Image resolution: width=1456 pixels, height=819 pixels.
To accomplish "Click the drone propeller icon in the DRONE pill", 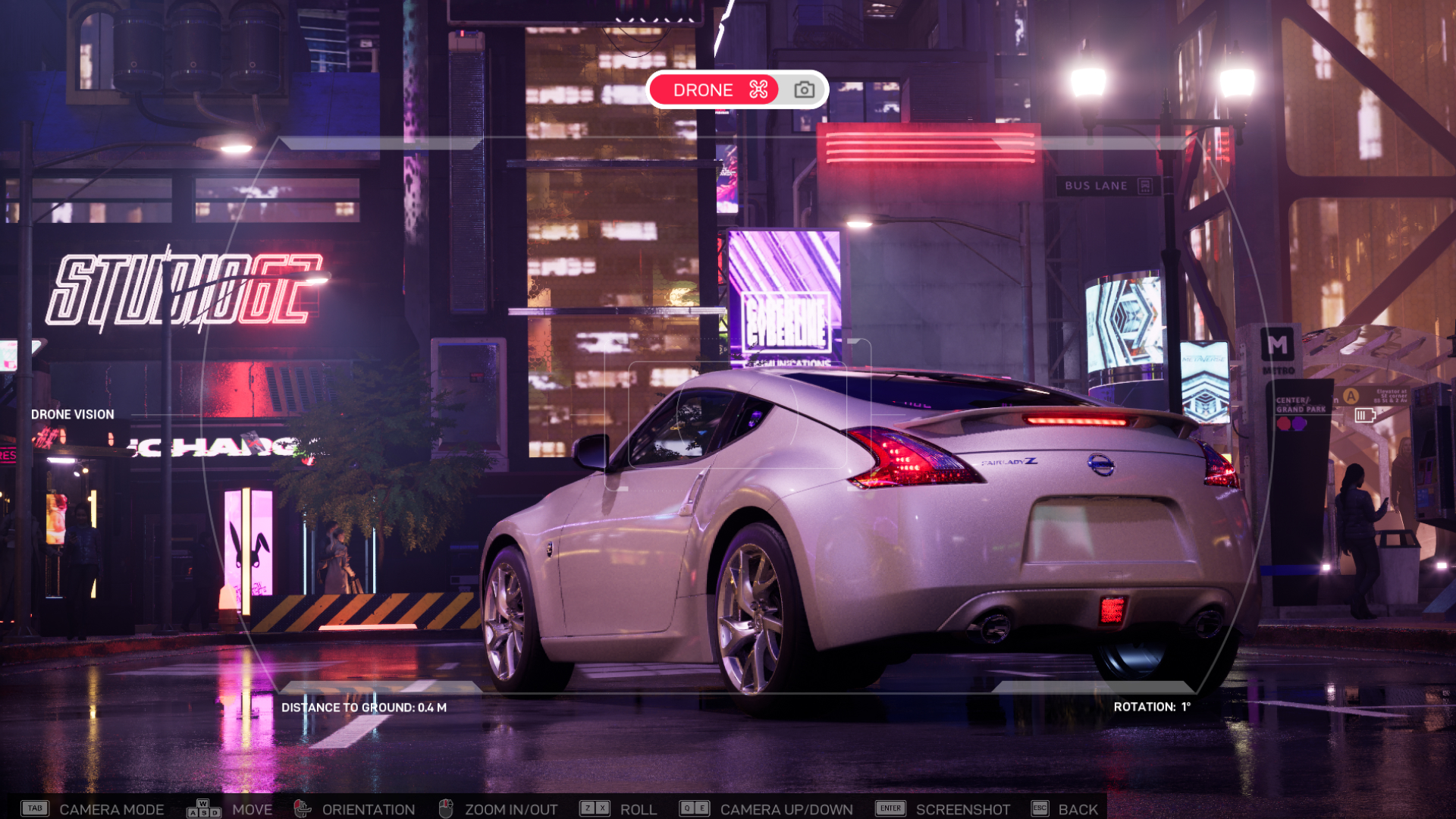I will pos(758,89).
